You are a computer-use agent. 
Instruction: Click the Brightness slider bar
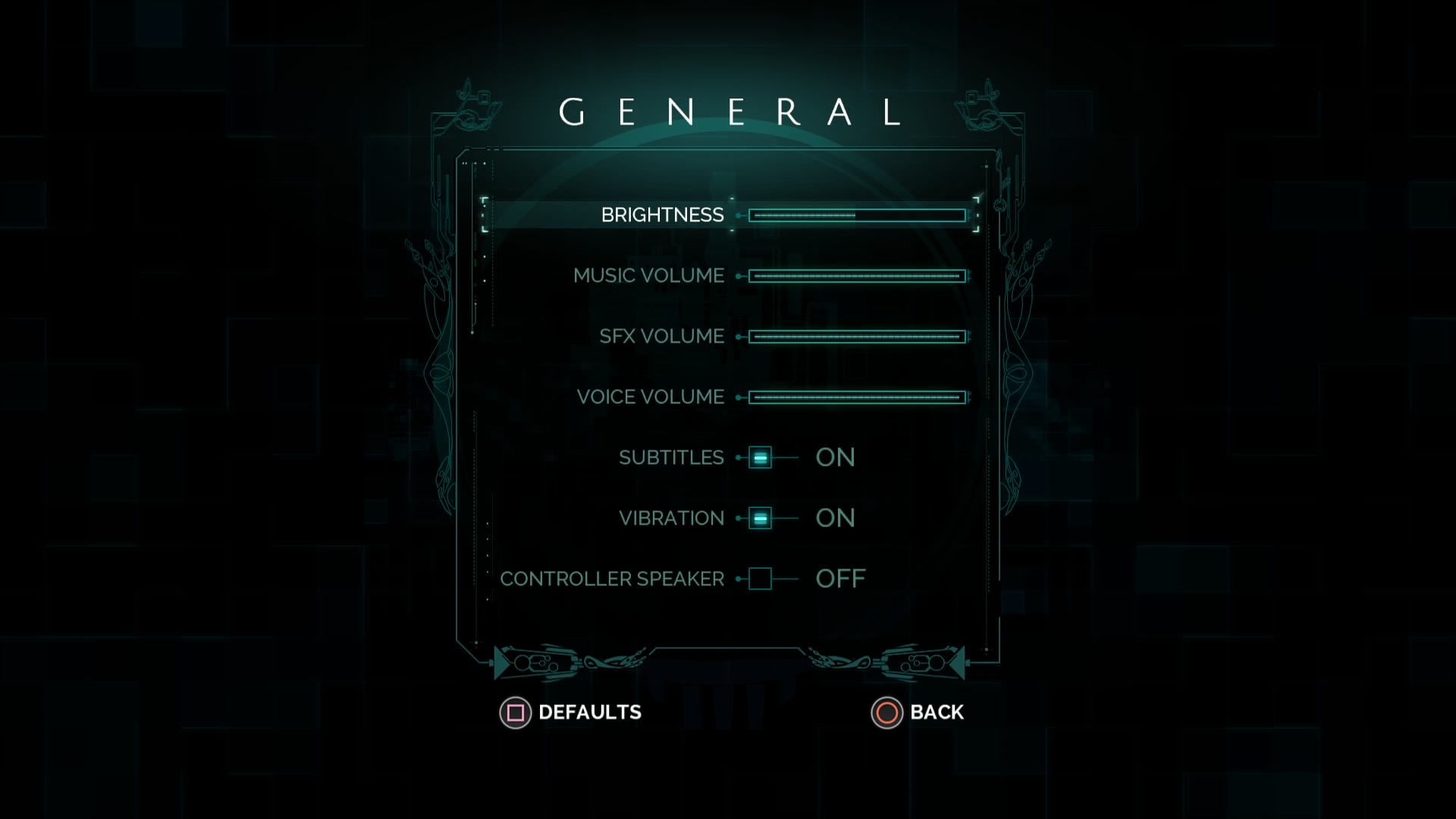tap(857, 215)
